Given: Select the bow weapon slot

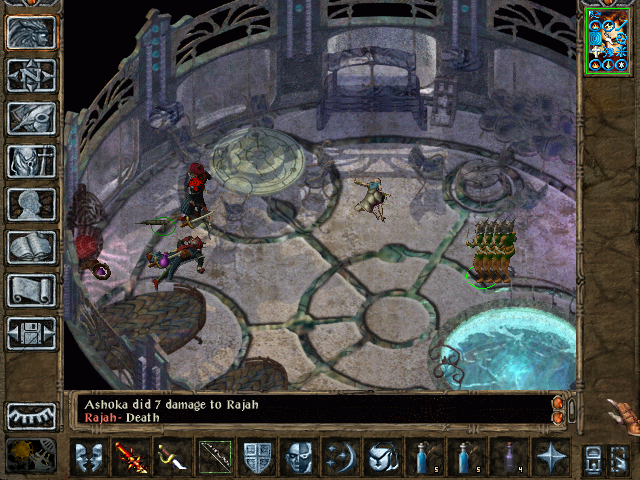Looking at the screenshot, I should (x=214, y=457).
